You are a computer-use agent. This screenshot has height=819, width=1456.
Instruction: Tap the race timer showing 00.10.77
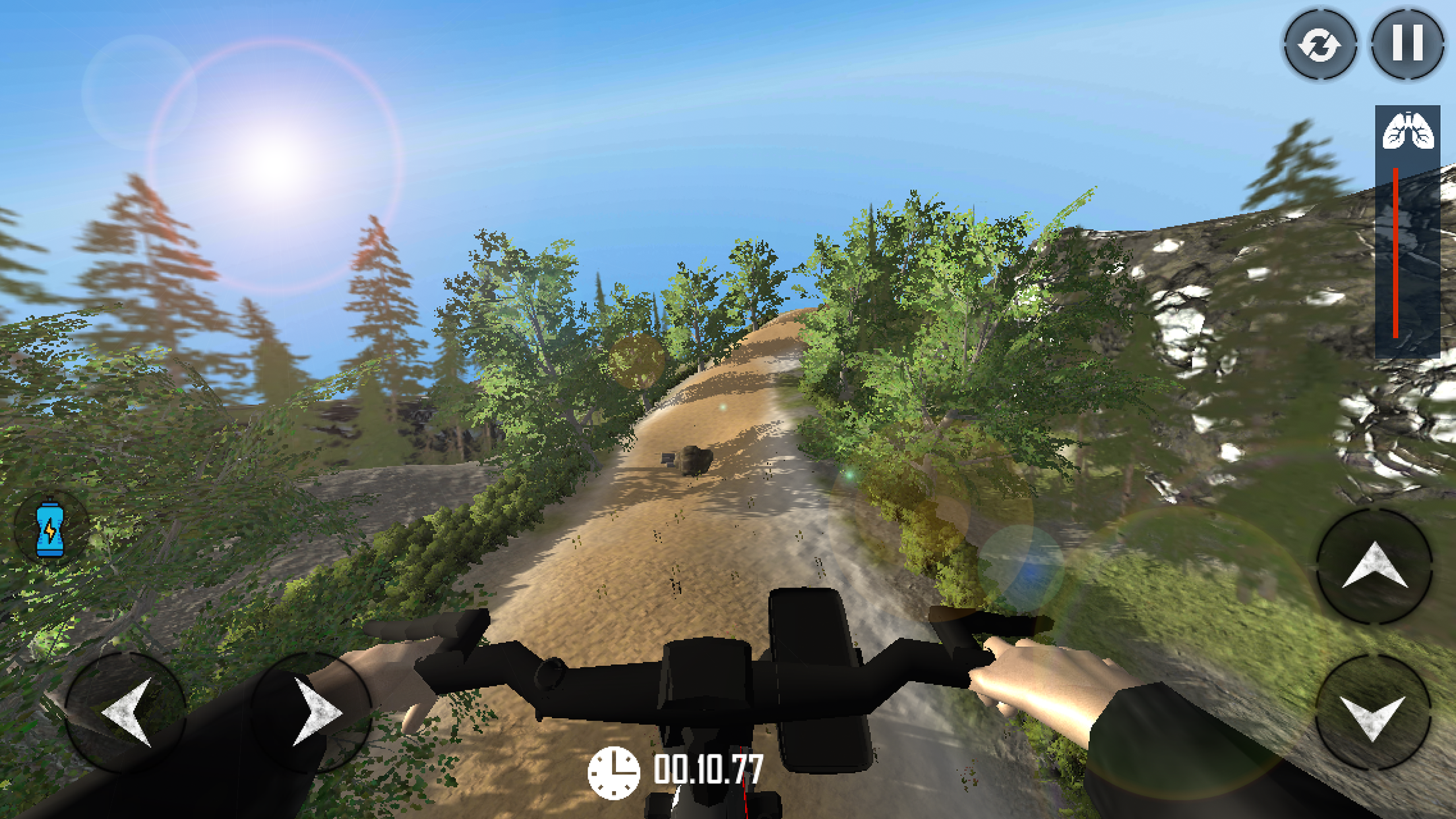[709, 769]
